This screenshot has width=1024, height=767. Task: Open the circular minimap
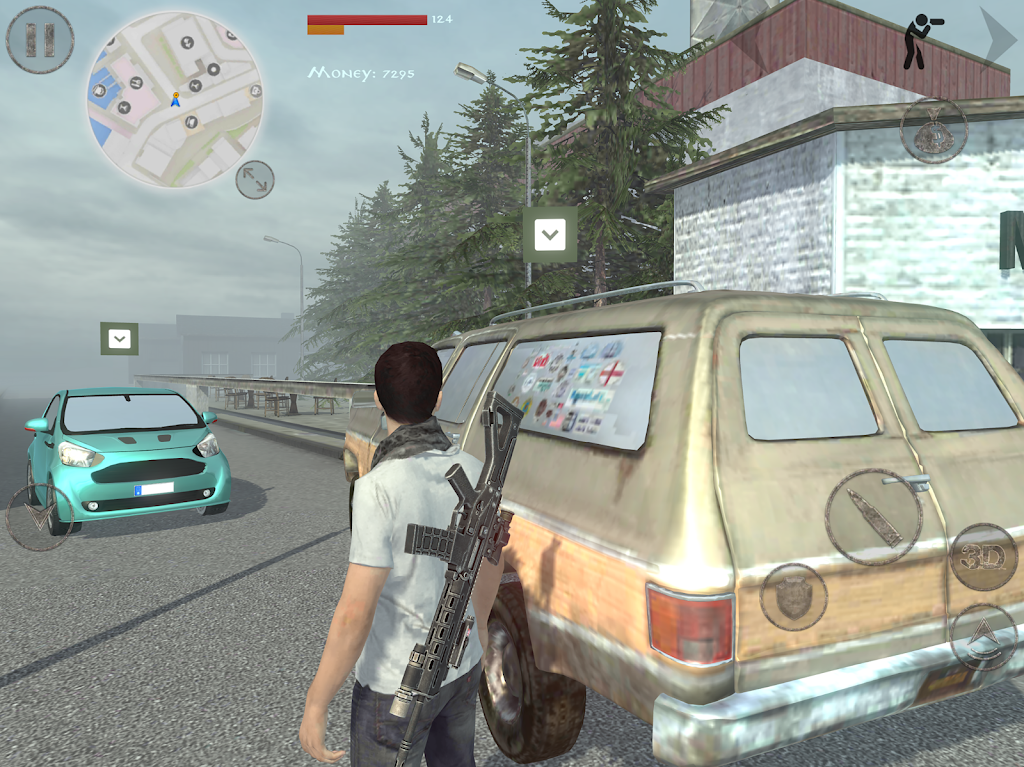(175, 99)
